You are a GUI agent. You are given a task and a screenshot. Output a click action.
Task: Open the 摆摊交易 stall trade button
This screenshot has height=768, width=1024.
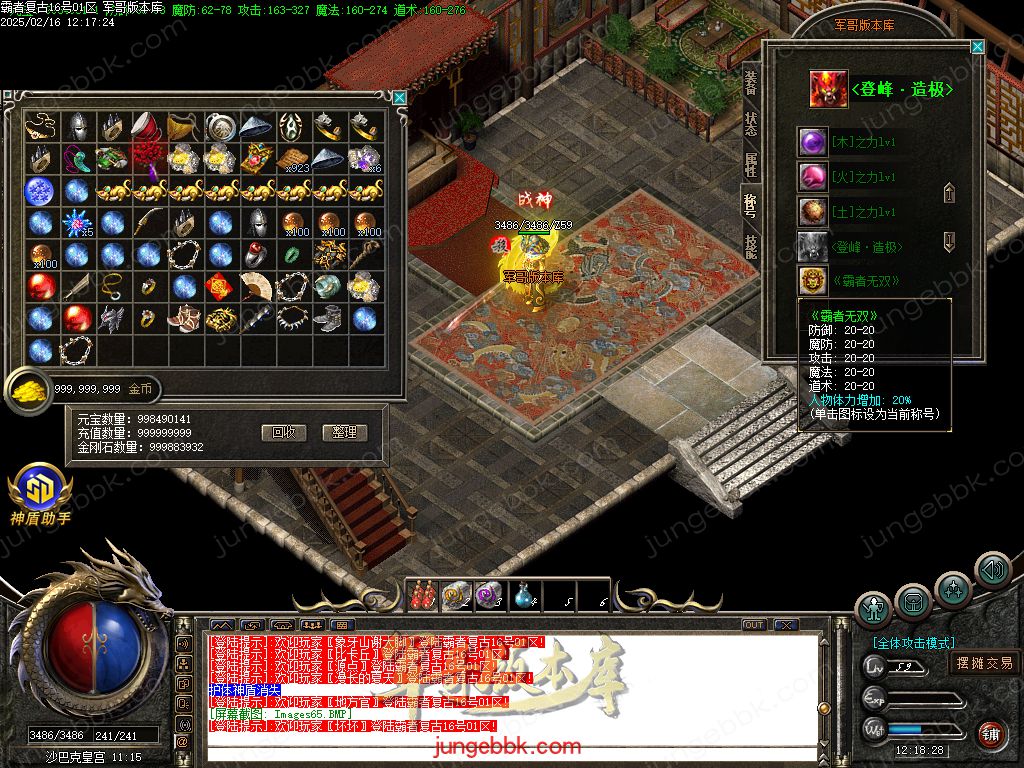pyautogui.click(x=984, y=663)
